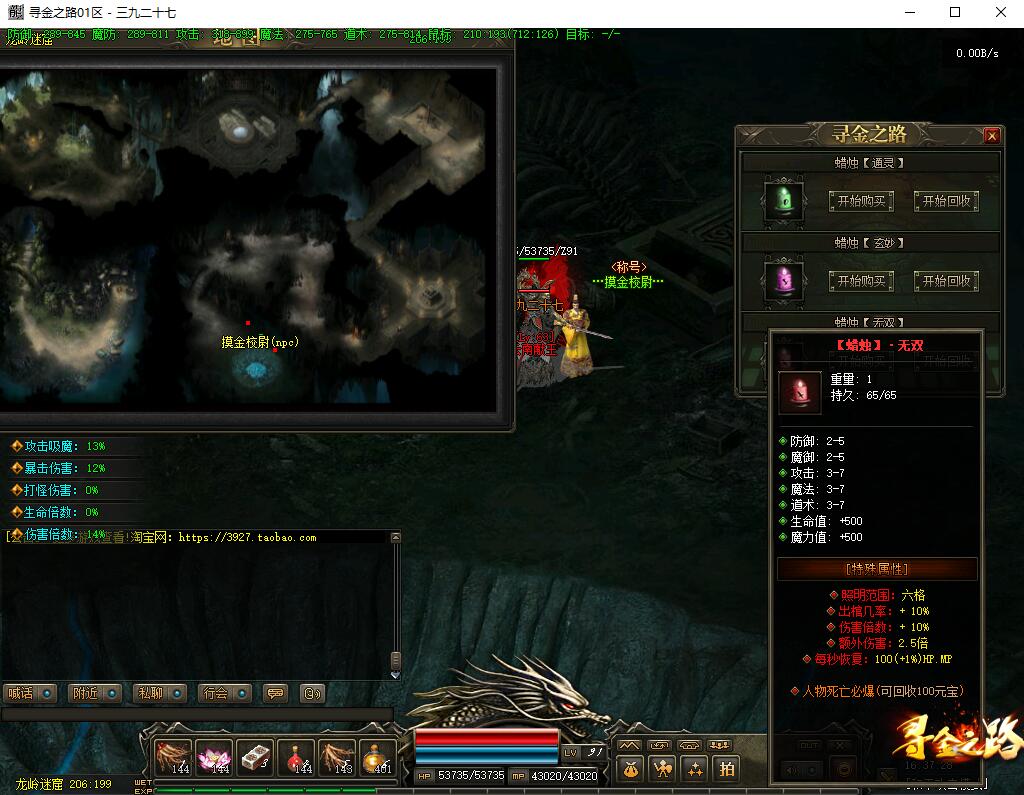The image size is (1024, 795).
Task: Select the purple 玄妙 candle icon
Action: pyautogui.click(x=784, y=280)
